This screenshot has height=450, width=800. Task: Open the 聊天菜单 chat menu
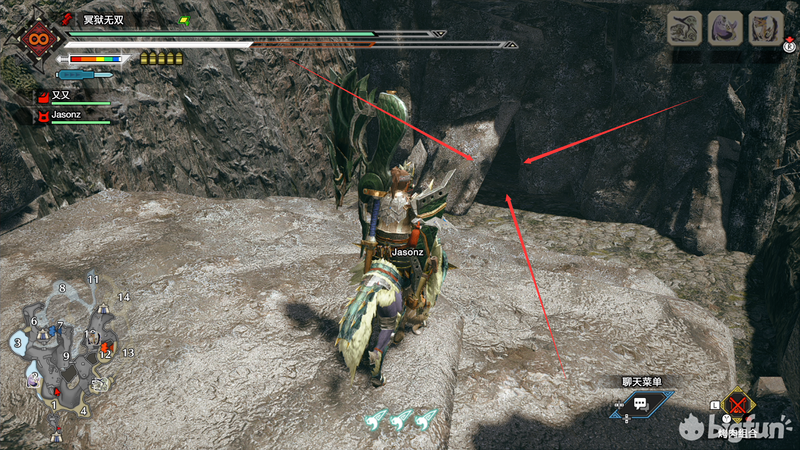pyautogui.click(x=640, y=403)
